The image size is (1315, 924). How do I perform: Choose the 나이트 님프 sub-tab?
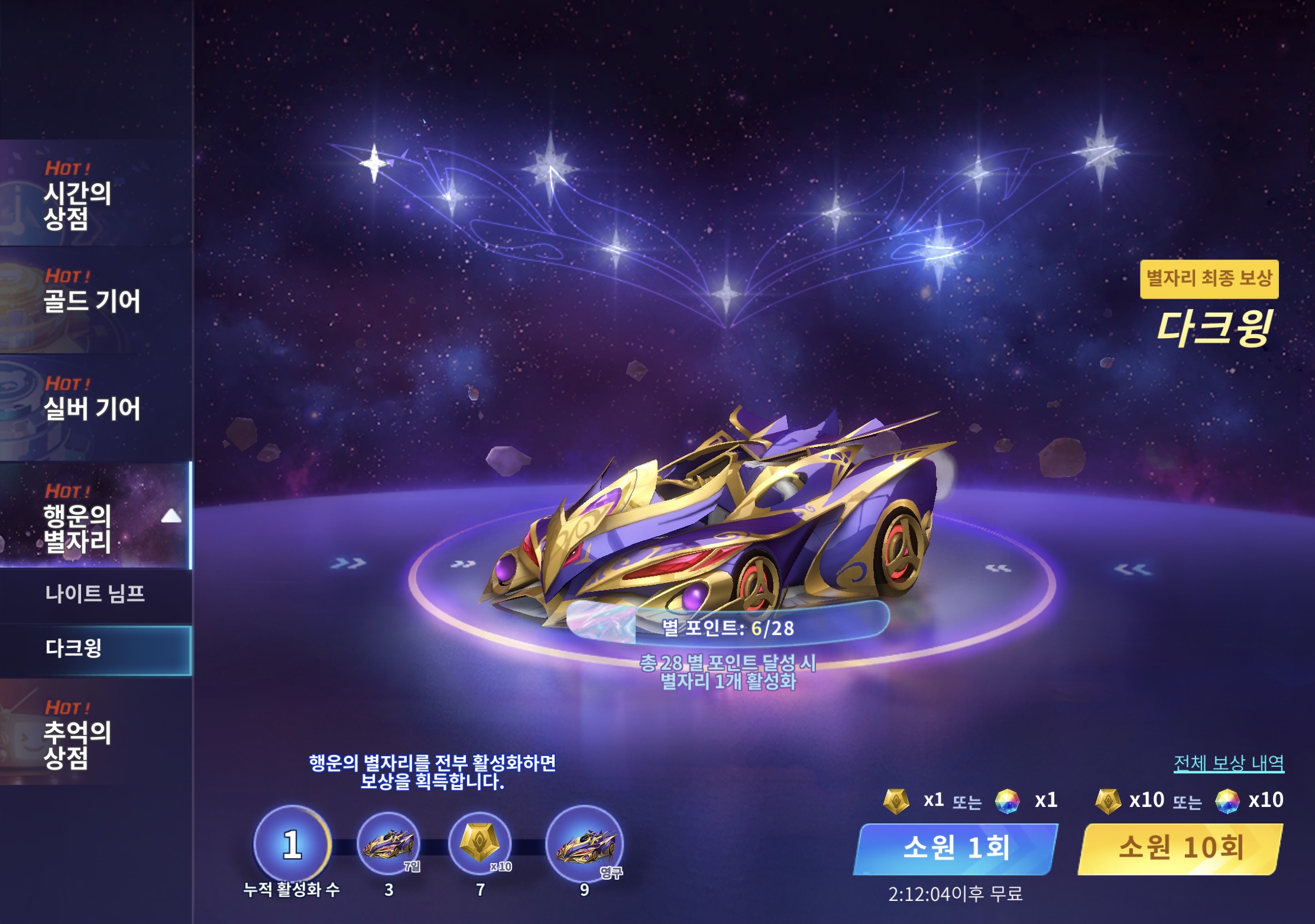point(95,594)
